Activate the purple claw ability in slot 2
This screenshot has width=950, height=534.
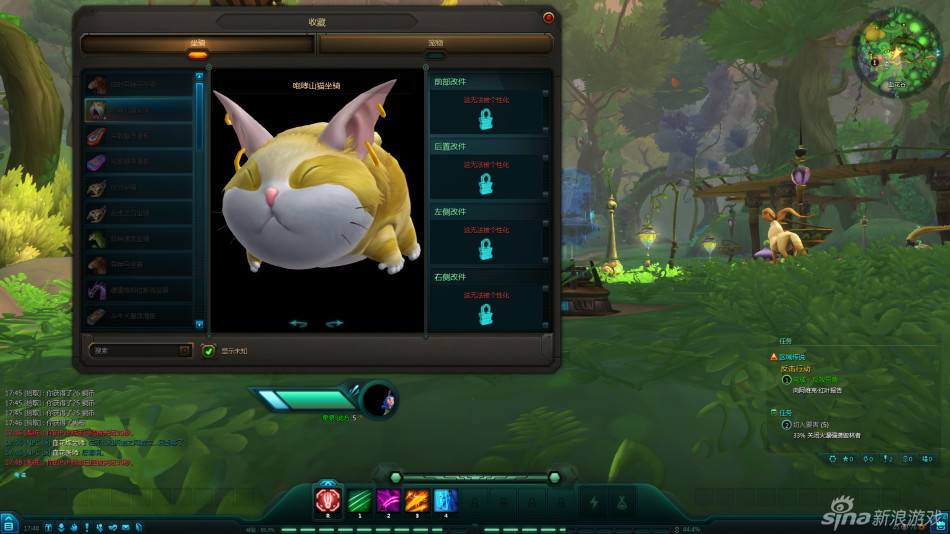coord(388,500)
